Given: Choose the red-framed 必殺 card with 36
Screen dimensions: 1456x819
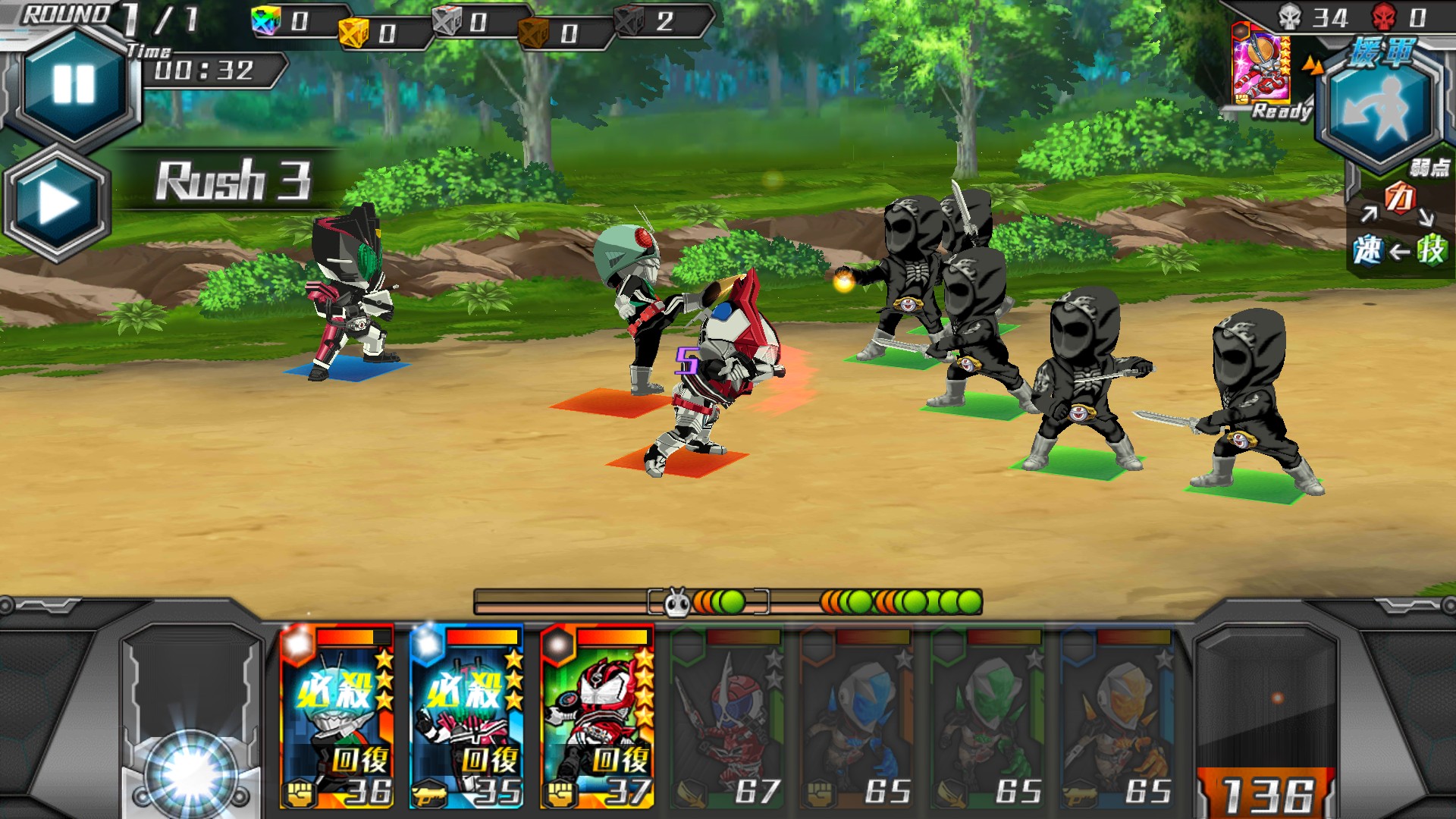Looking at the screenshot, I should 337,716.
